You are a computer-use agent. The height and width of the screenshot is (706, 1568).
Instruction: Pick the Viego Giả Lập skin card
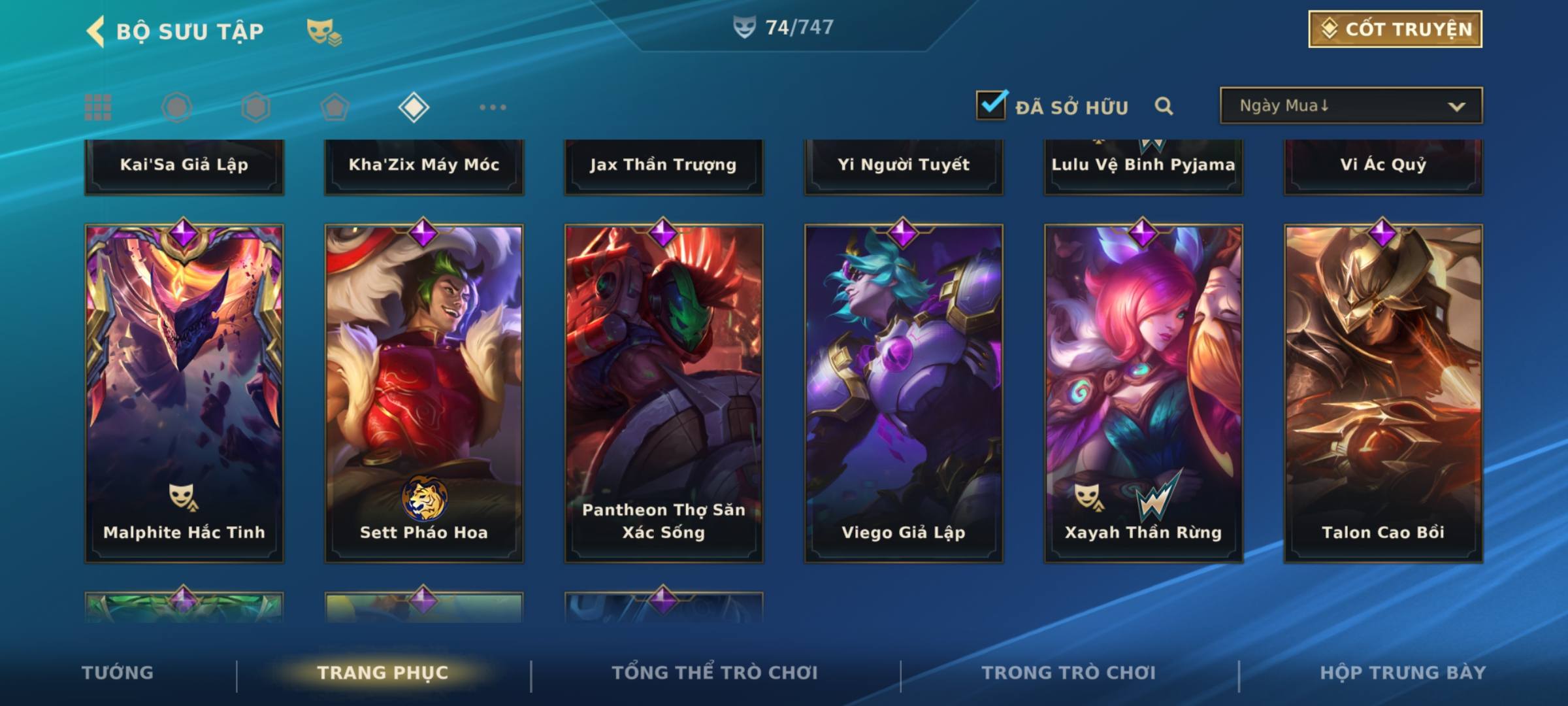point(904,392)
